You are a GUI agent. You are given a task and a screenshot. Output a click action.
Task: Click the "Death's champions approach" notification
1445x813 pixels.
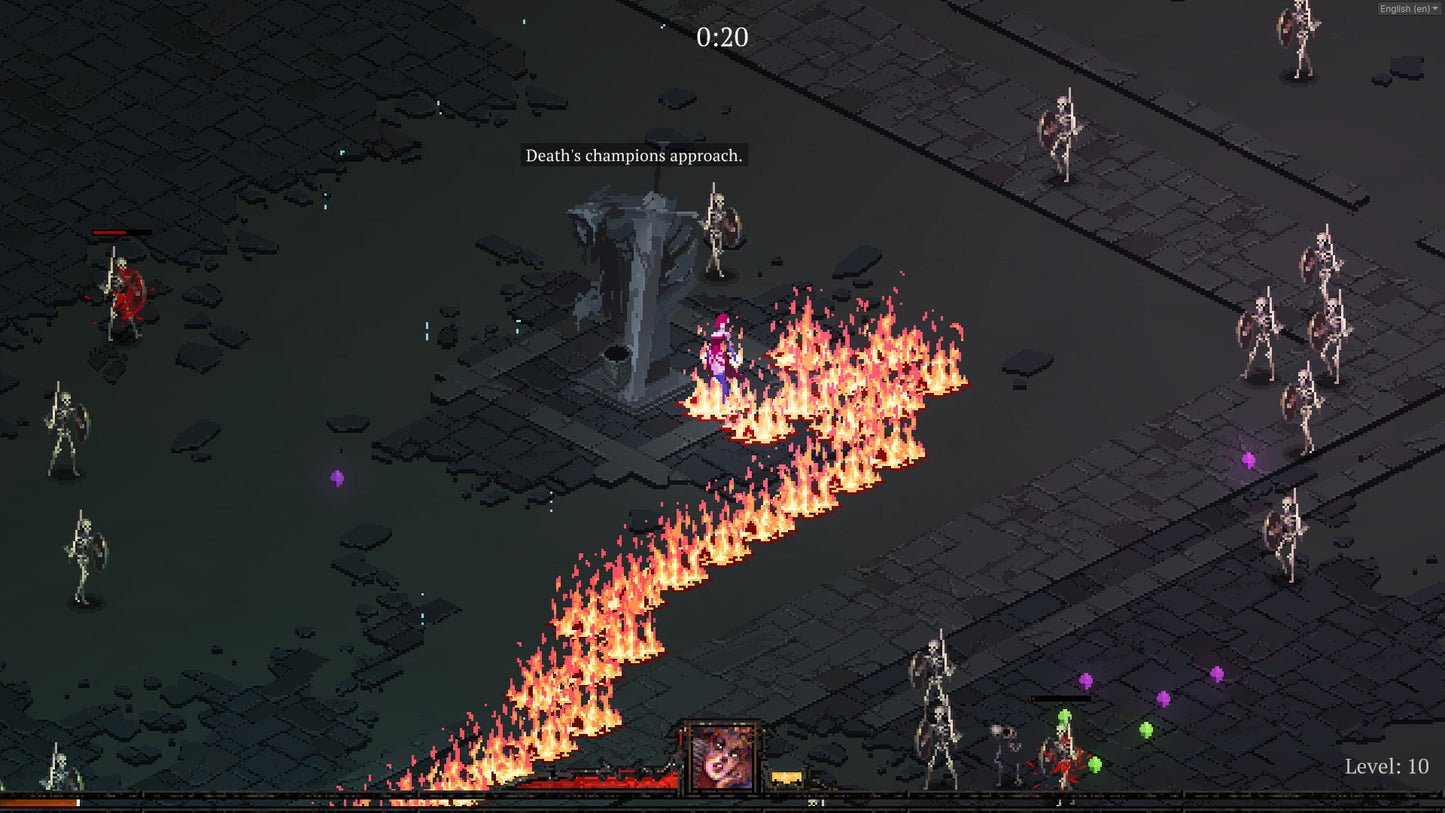[x=634, y=156]
